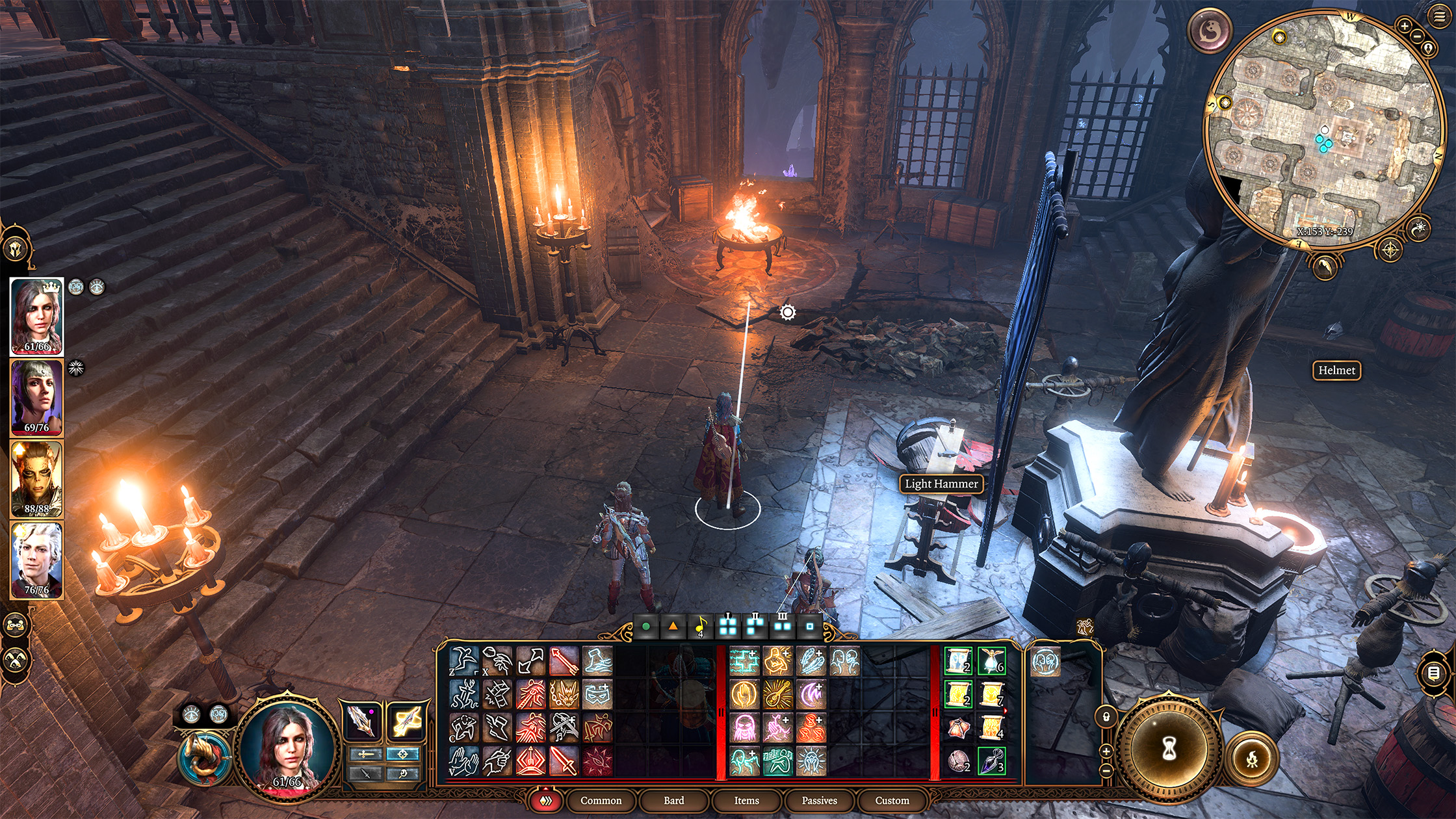Viewport: 1456px width, 819px height.
Task: Click the circular minimap
Action: click(1323, 130)
